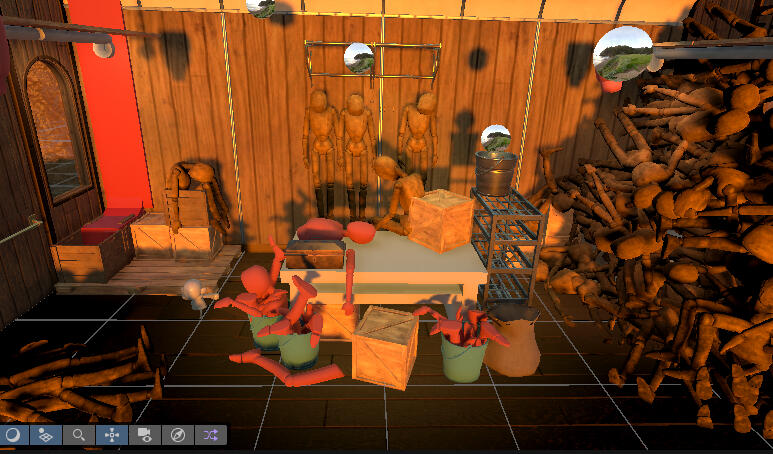Click the sphere shading toolbar icon

[x=13, y=435]
